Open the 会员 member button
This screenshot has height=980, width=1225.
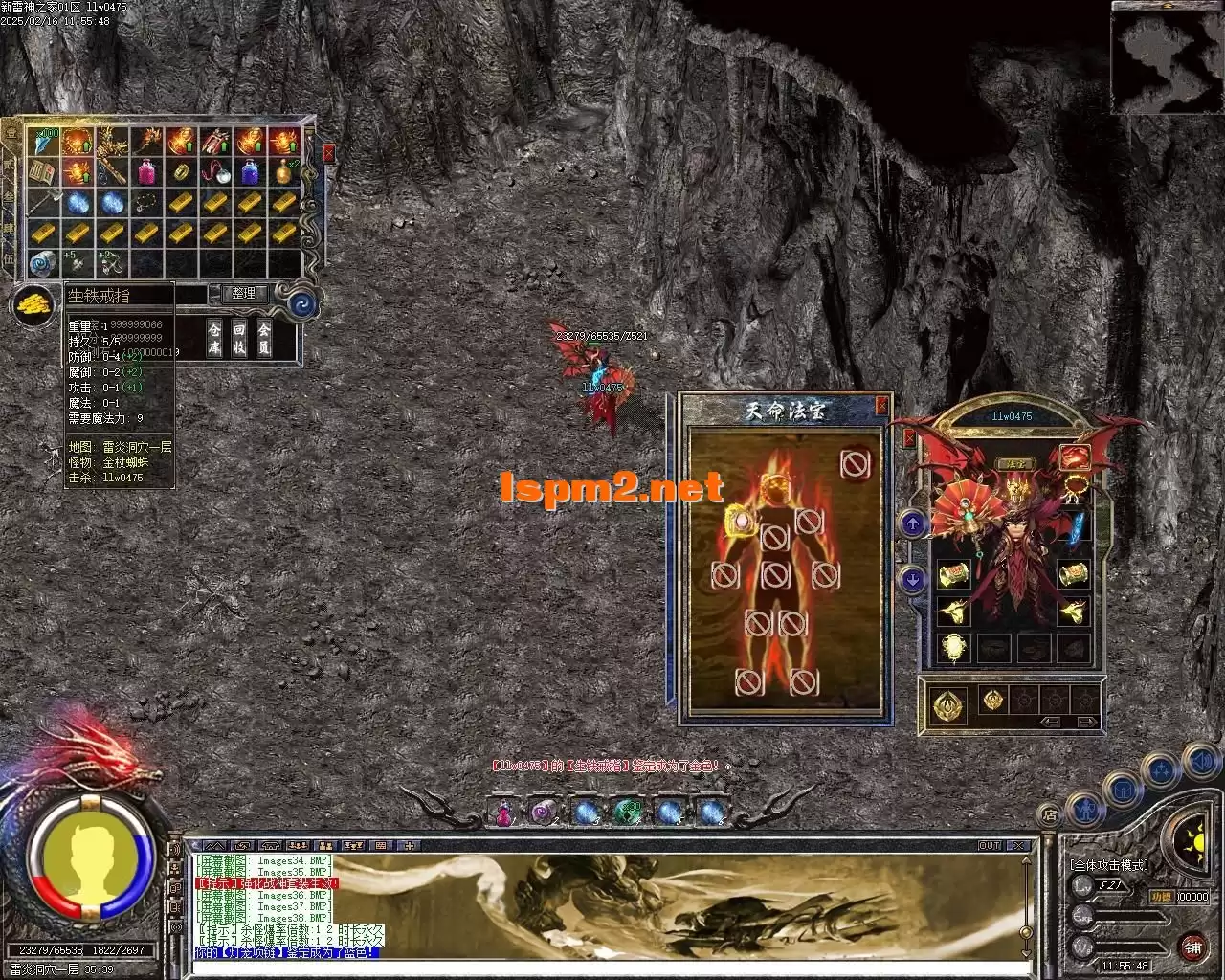click(x=264, y=337)
